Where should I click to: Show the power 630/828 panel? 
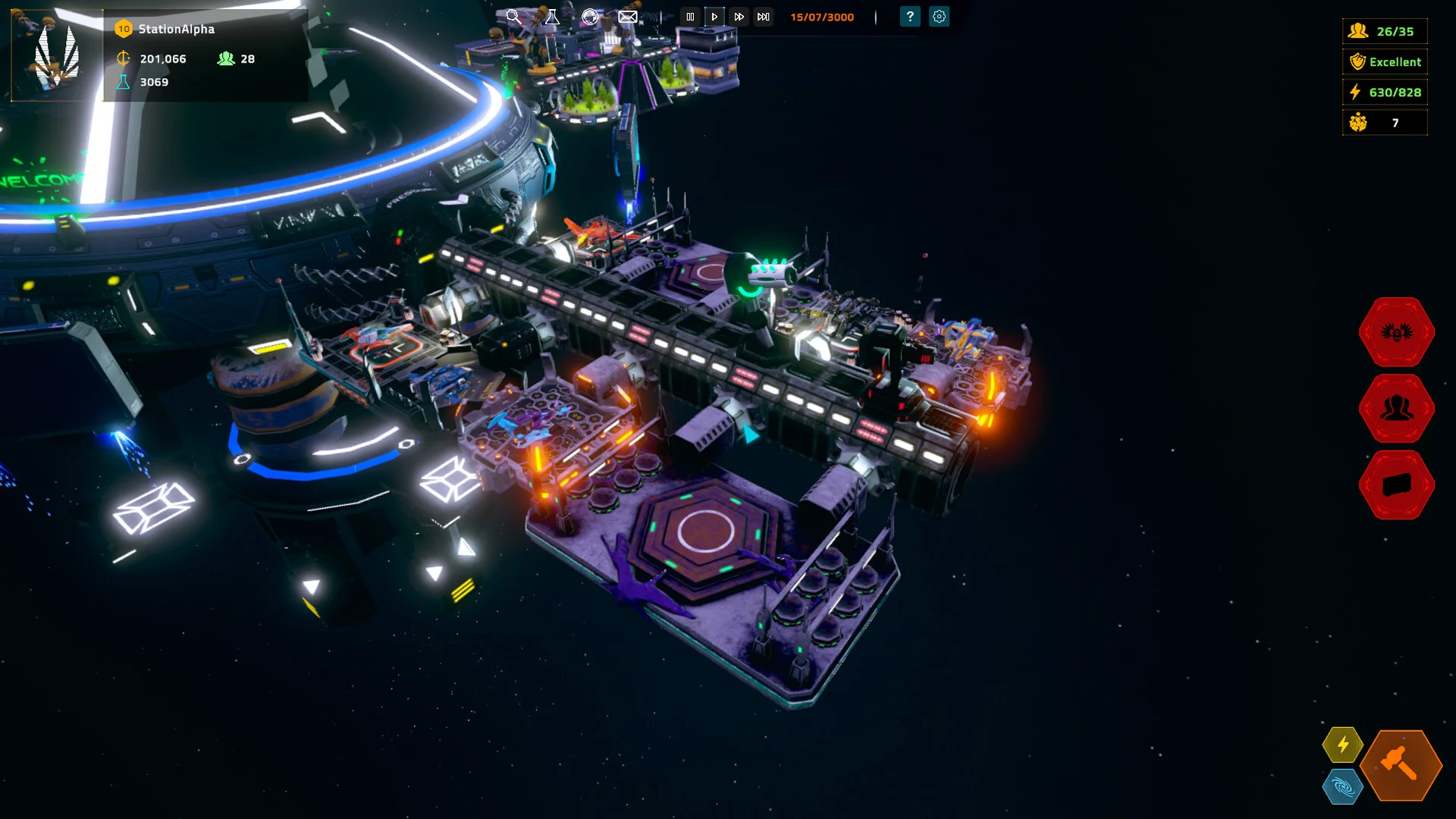click(x=1385, y=92)
